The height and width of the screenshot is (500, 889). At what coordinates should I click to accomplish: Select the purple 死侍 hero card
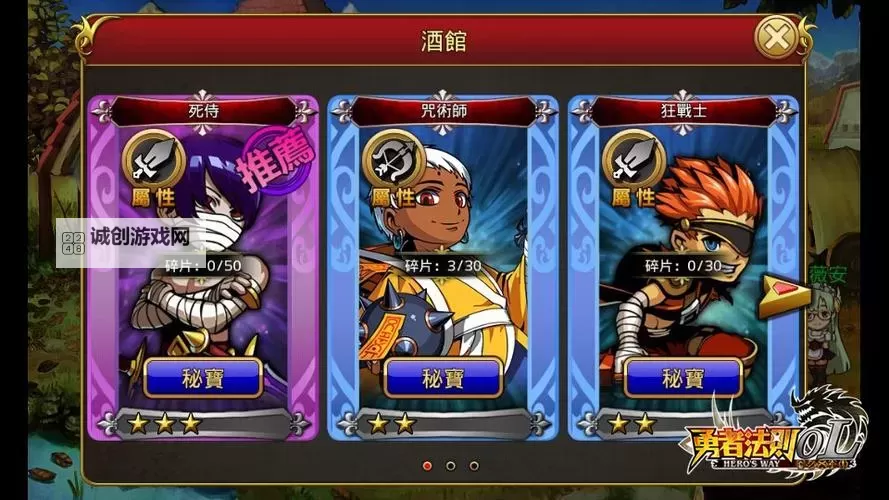click(x=203, y=290)
